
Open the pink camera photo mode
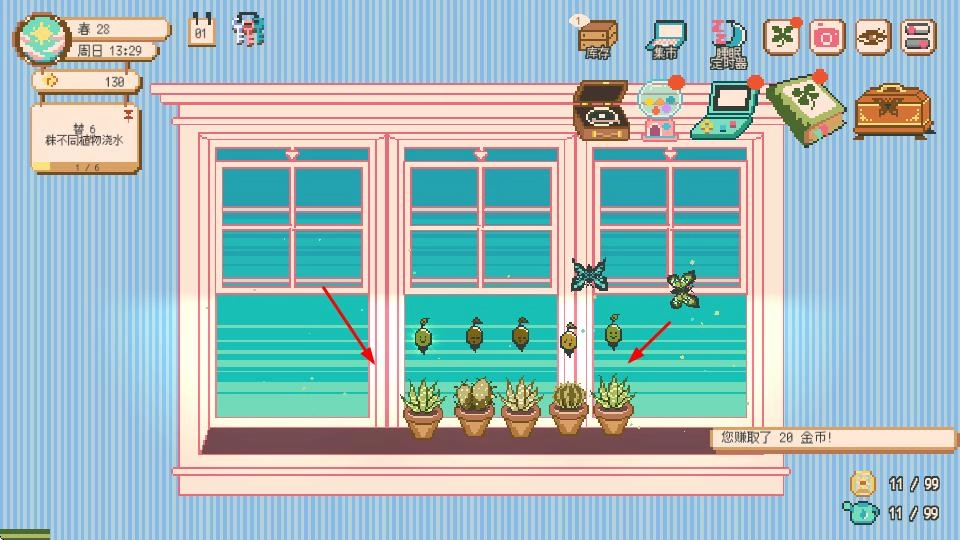tap(827, 37)
